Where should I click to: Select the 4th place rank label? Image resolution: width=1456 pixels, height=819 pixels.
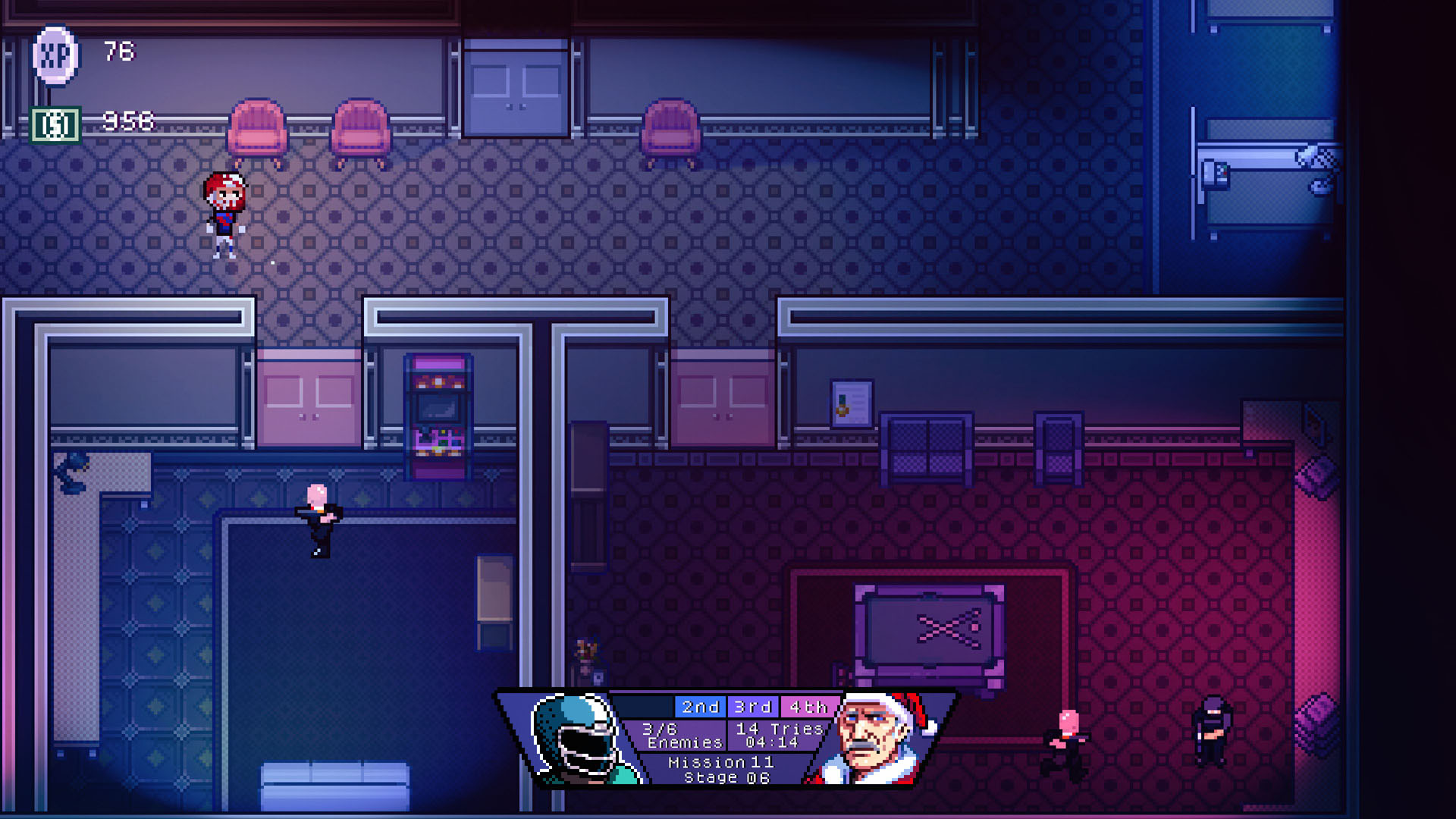805,707
